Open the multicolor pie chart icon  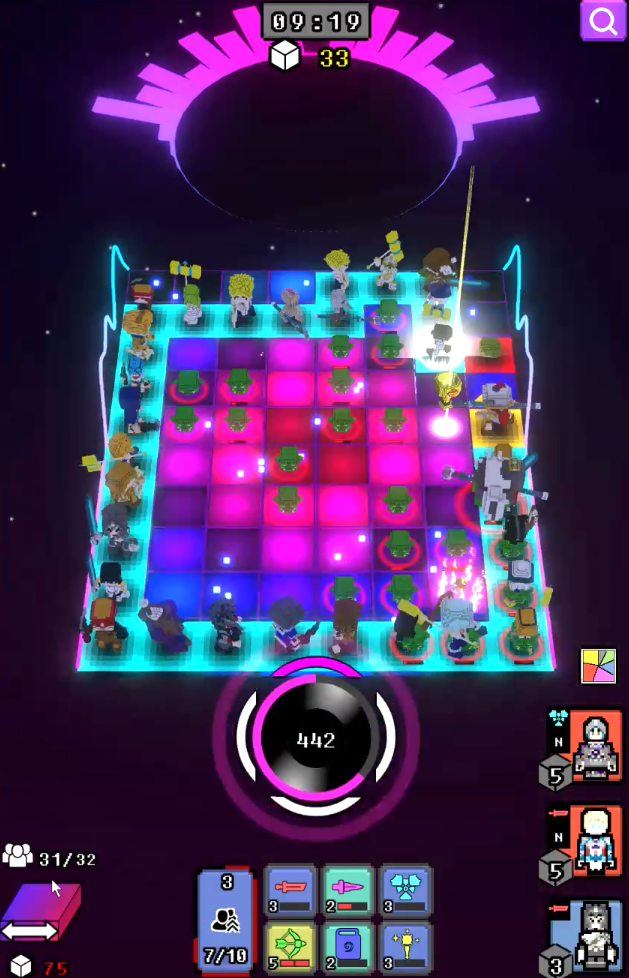597,667
